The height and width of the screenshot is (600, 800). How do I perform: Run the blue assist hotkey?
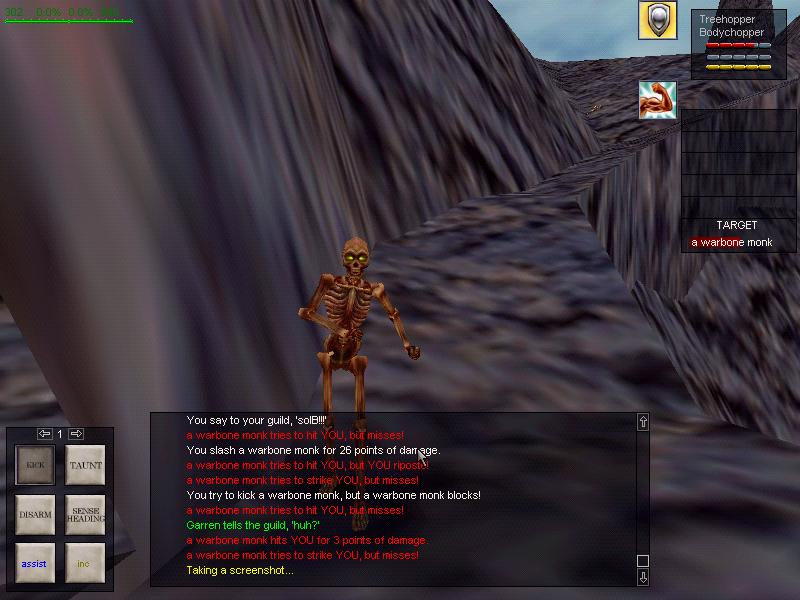click(36, 563)
